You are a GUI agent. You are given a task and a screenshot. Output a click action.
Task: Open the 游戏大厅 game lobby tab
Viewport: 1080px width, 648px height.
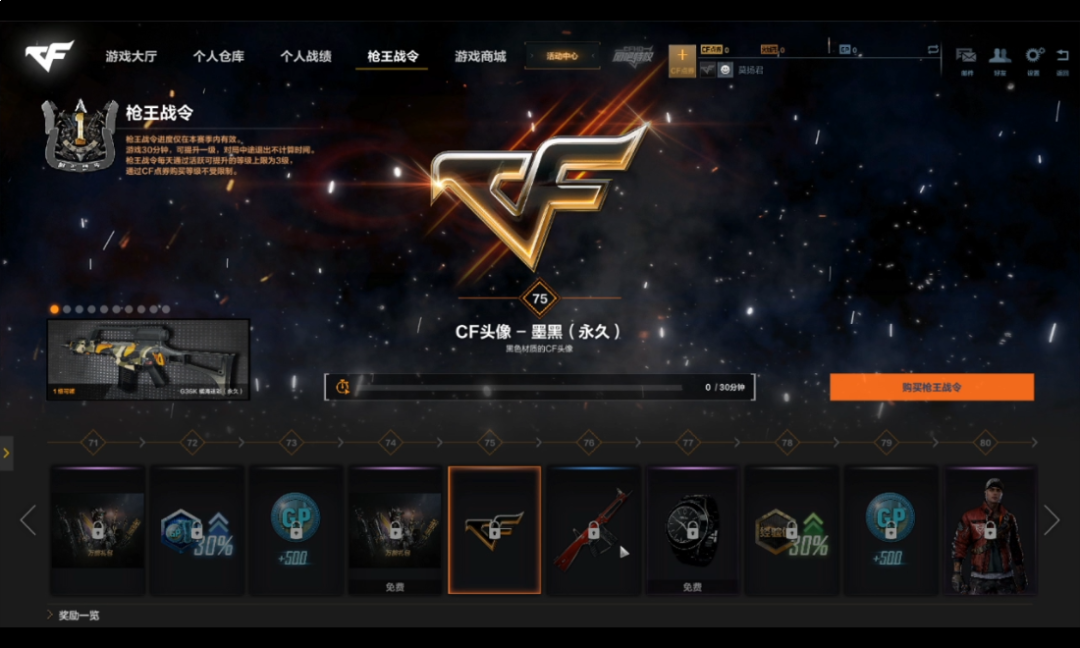pyautogui.click(x=131, y=57)
